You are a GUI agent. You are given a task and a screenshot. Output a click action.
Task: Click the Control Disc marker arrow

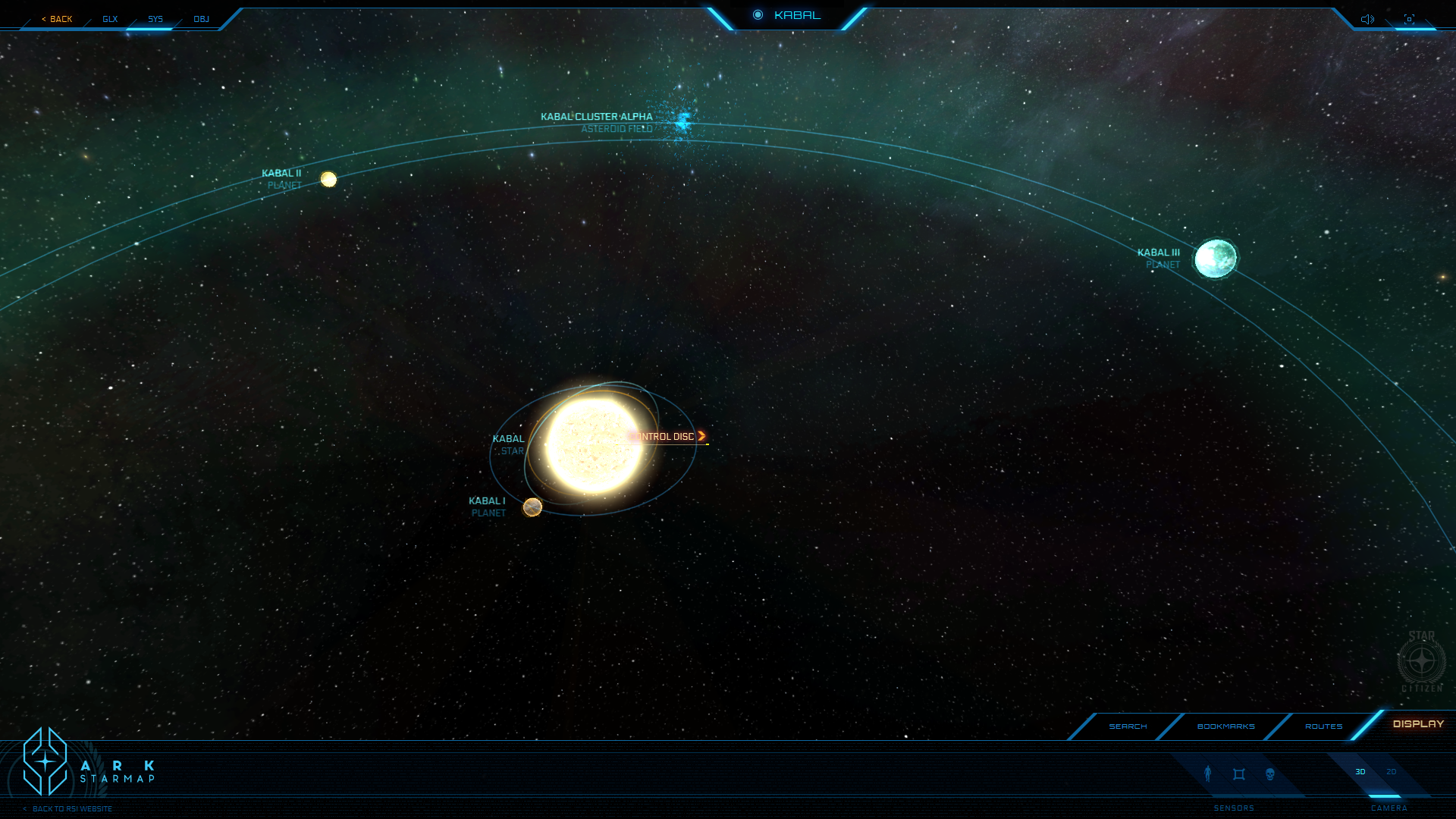pos(701,436)
